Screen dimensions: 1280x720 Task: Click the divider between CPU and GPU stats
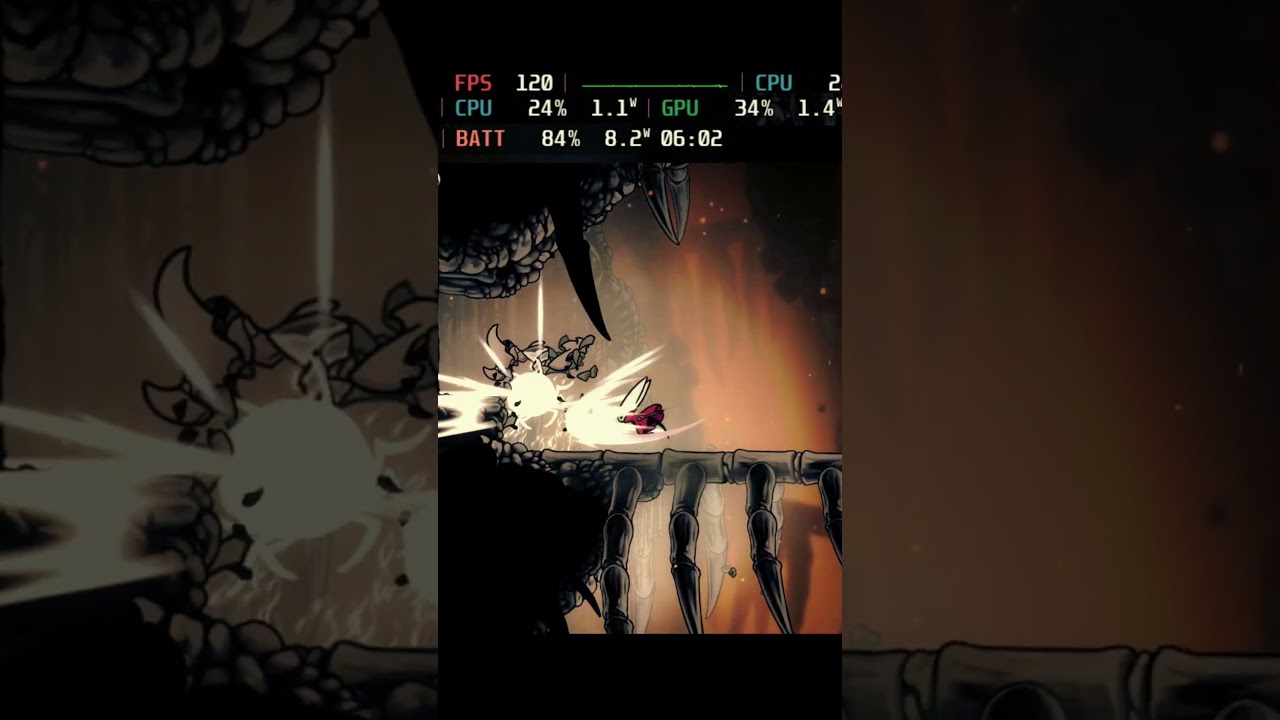647,109
